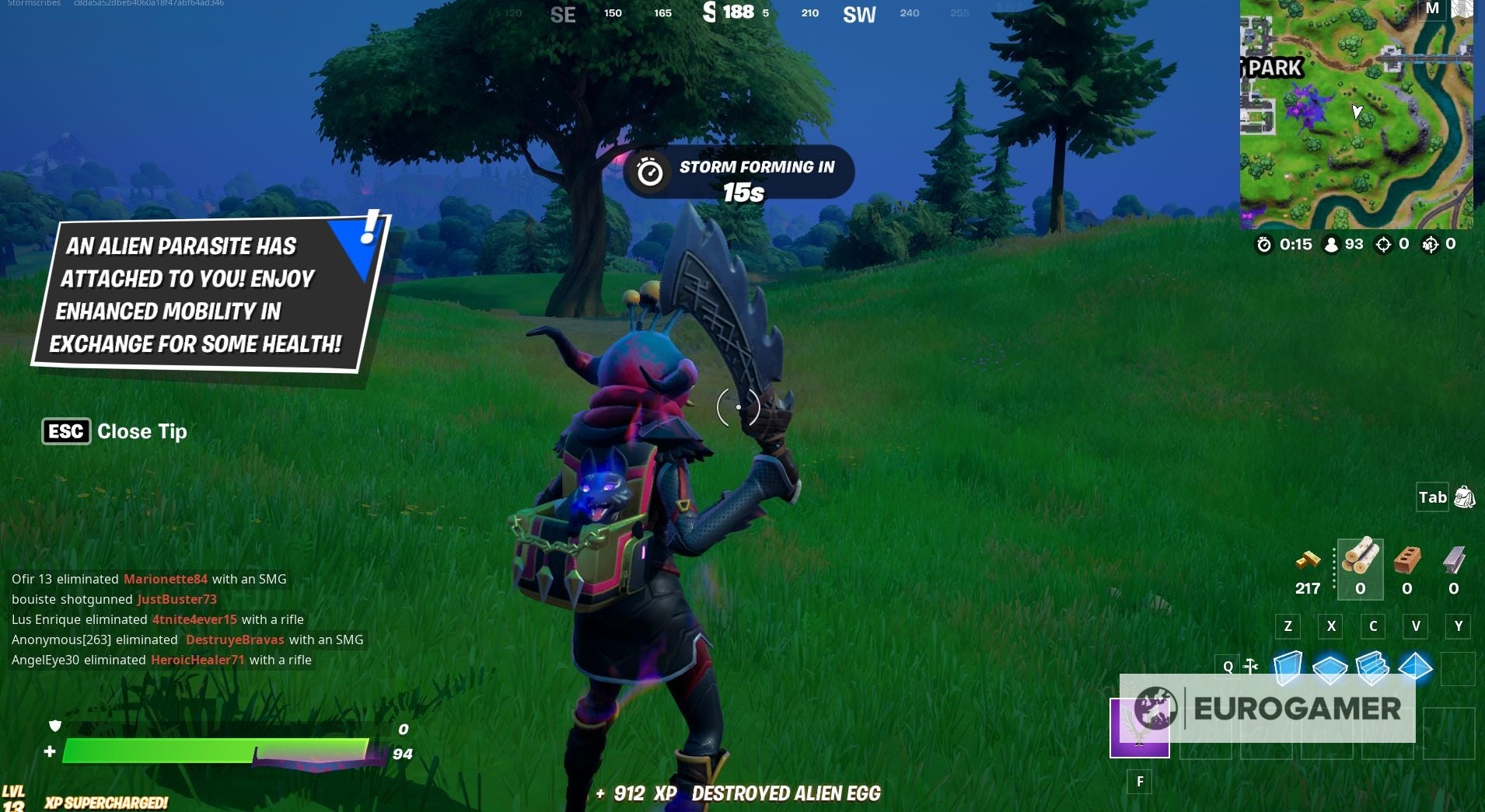The width and height of the screenshot is (1485, 812).
Task: Select the wall building piece icon
Action: (x=1290, y=667)
